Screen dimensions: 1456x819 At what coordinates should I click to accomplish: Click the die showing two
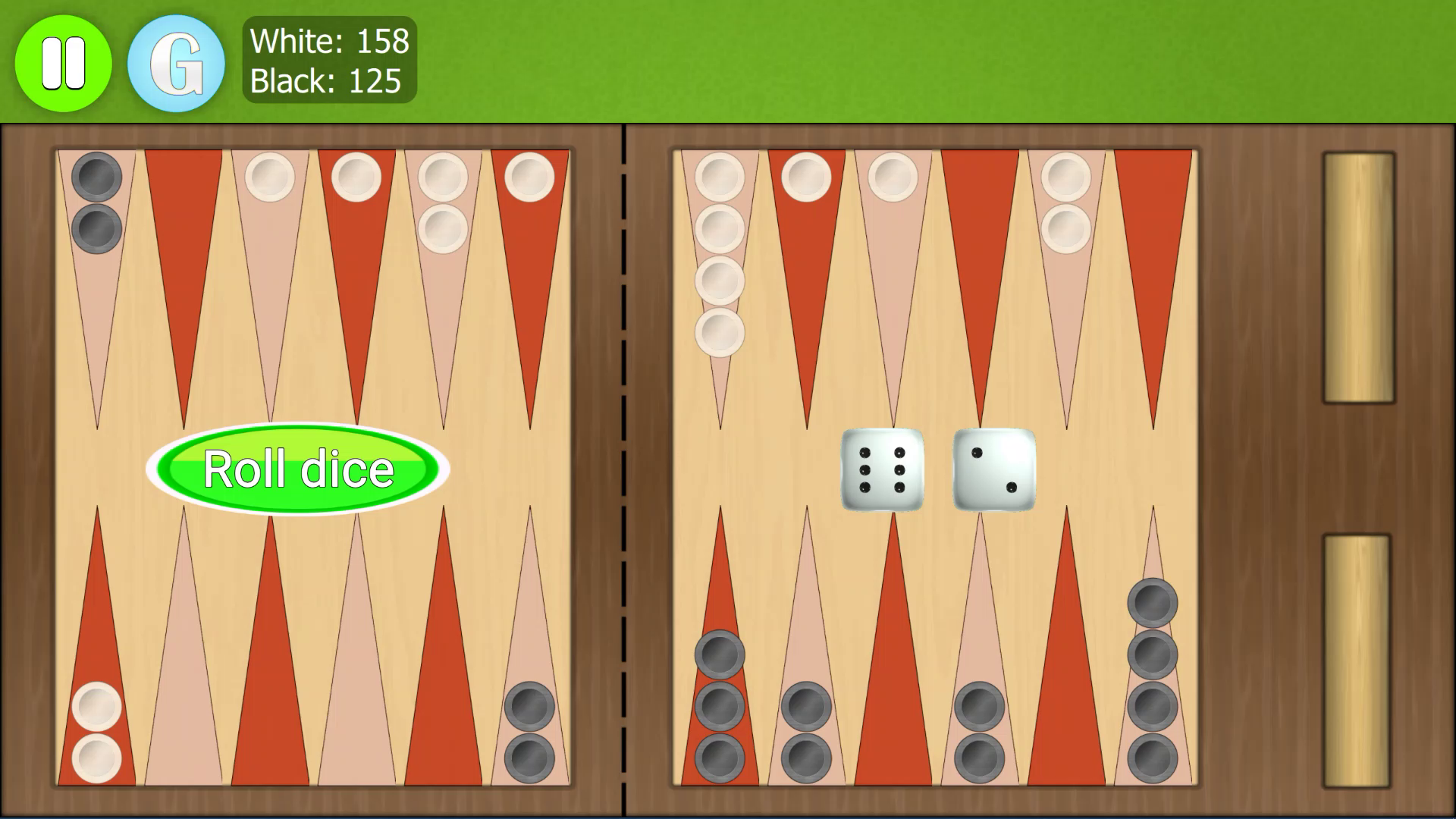(993, 471)
